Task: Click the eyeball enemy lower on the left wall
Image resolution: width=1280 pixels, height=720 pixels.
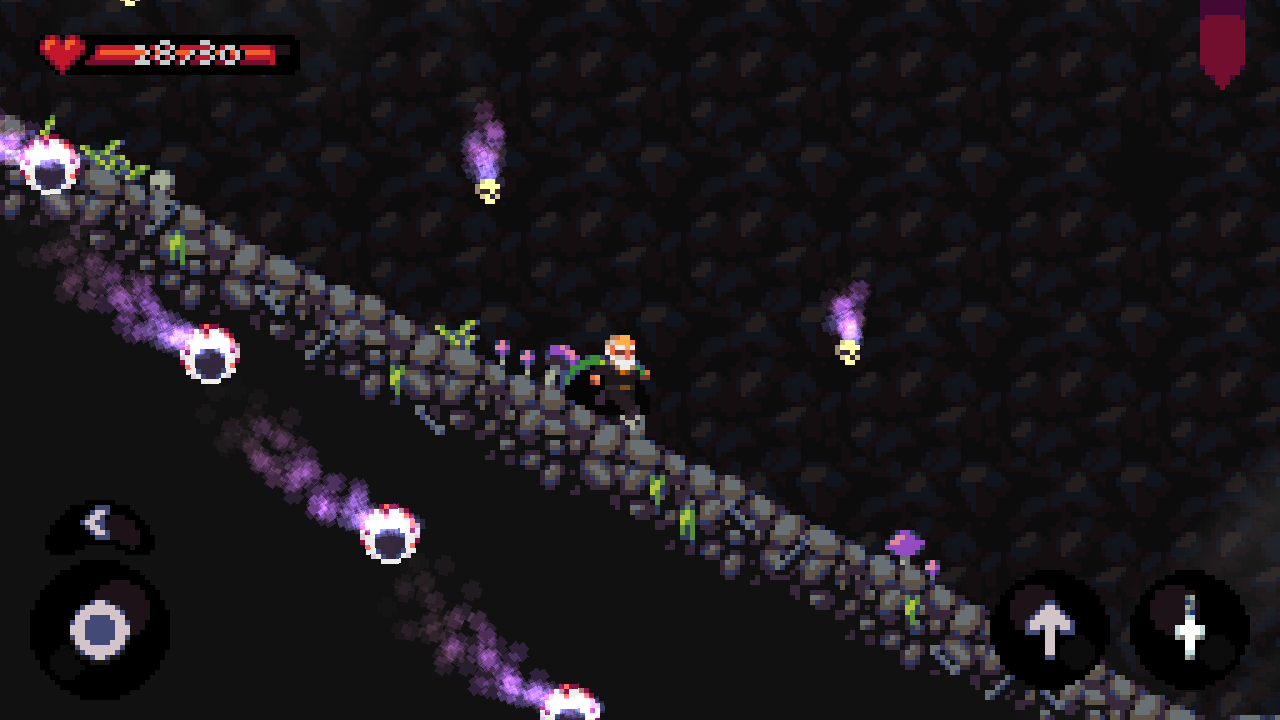Action: click(388, 535)
